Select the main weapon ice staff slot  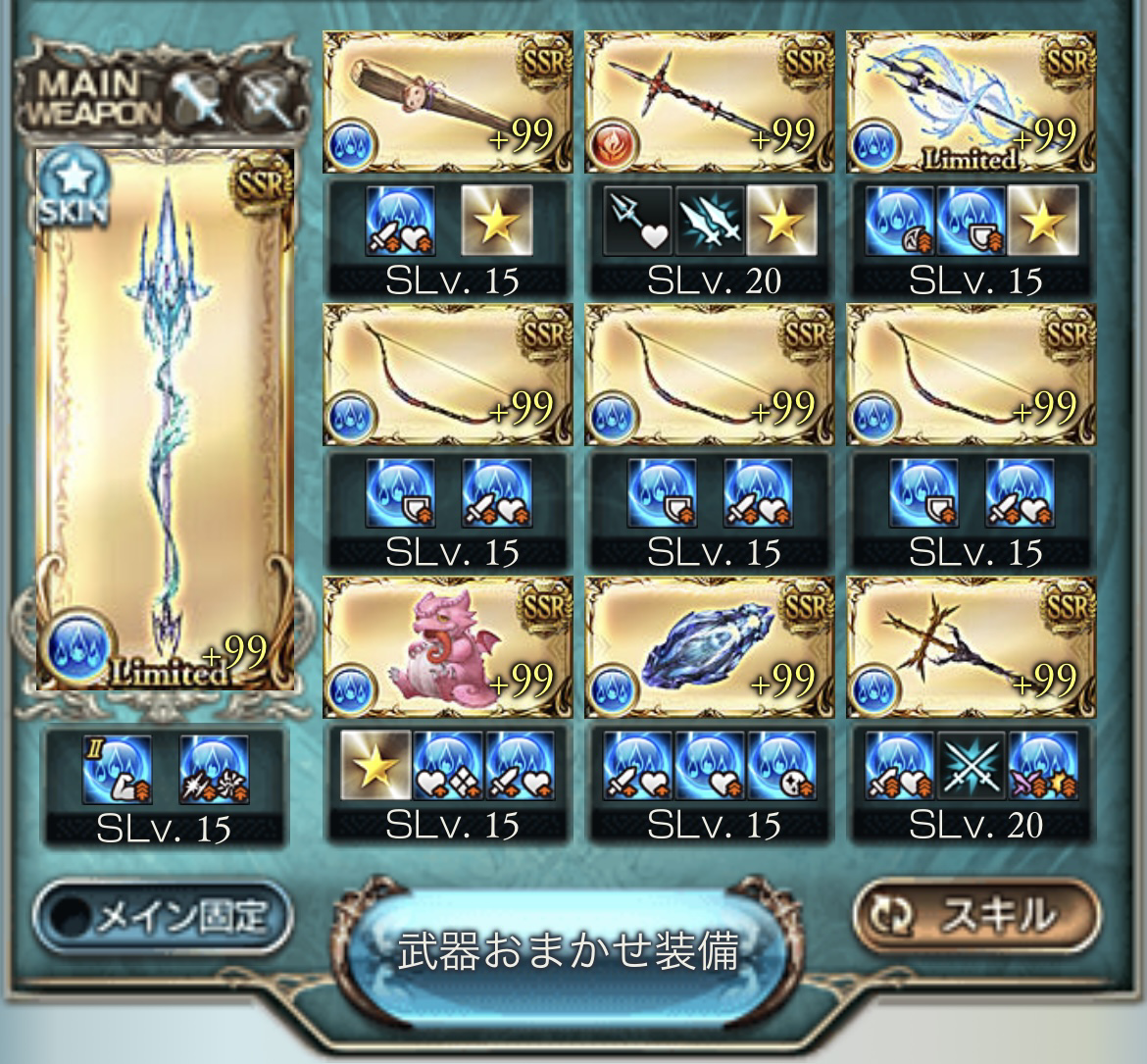pos(165,419)
